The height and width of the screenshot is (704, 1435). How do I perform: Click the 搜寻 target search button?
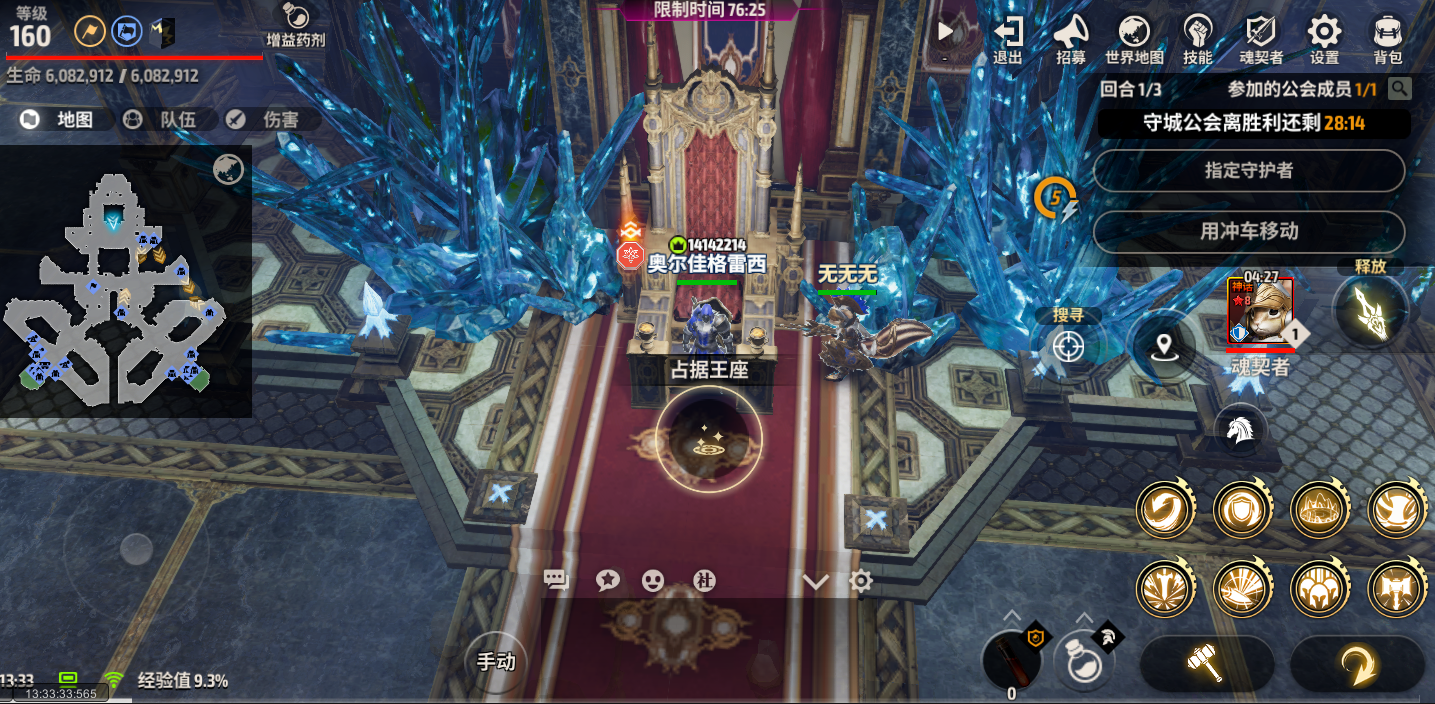(1068, 346)
